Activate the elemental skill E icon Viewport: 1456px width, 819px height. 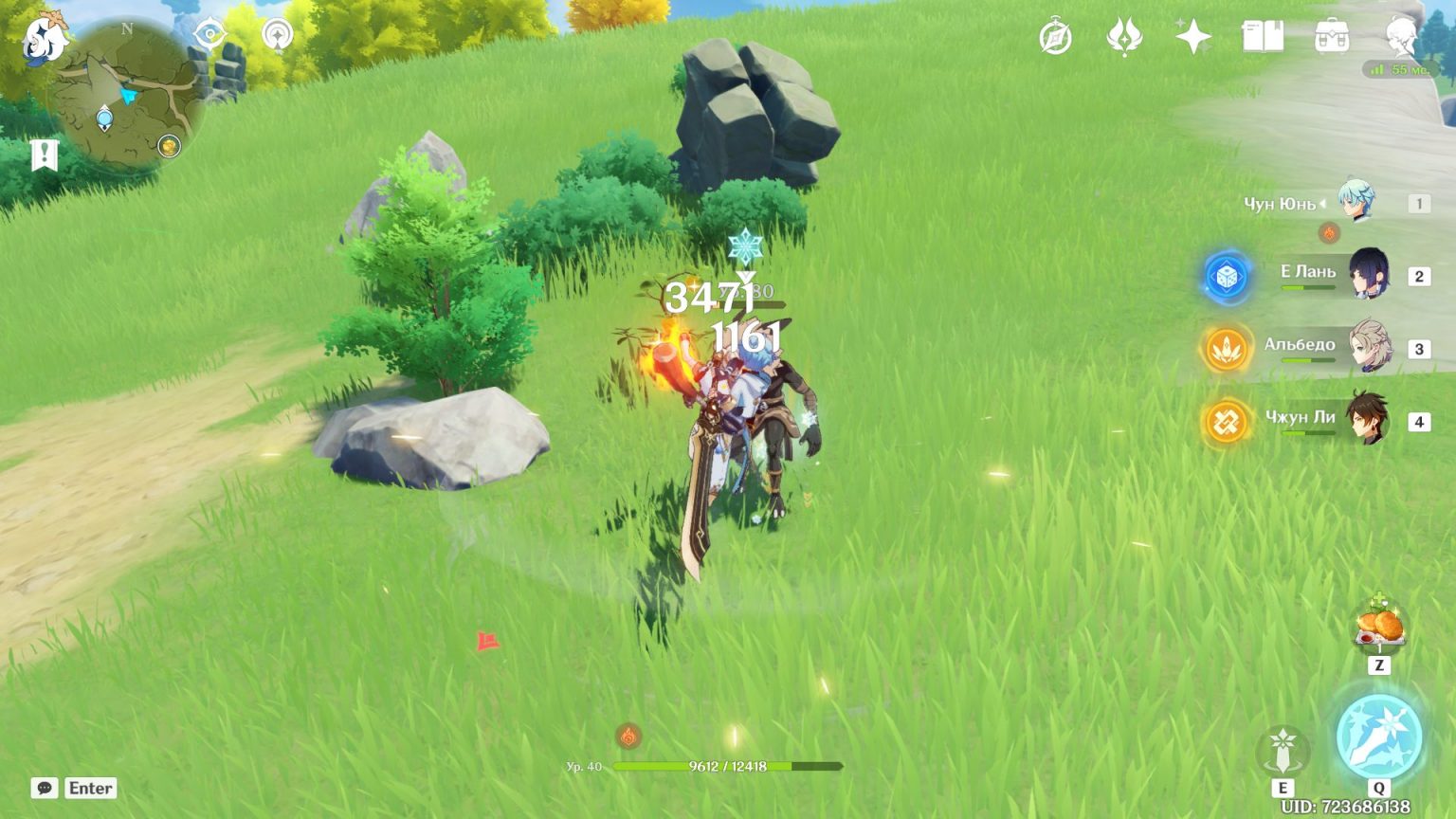1284,749
